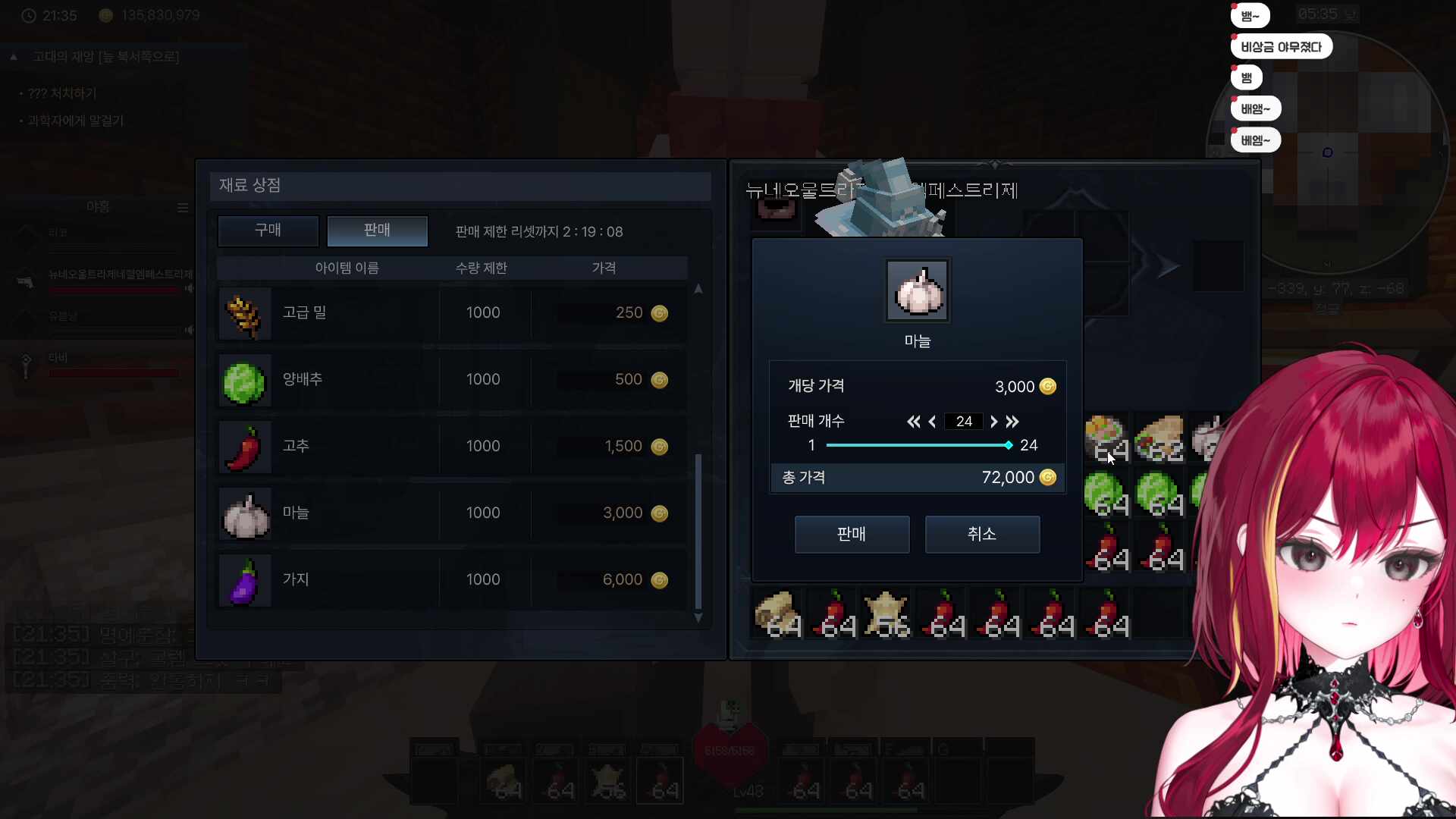The image size is (1456, 819).
Task: Click the cabbage icon for 양배추
Action: point(244,381)
